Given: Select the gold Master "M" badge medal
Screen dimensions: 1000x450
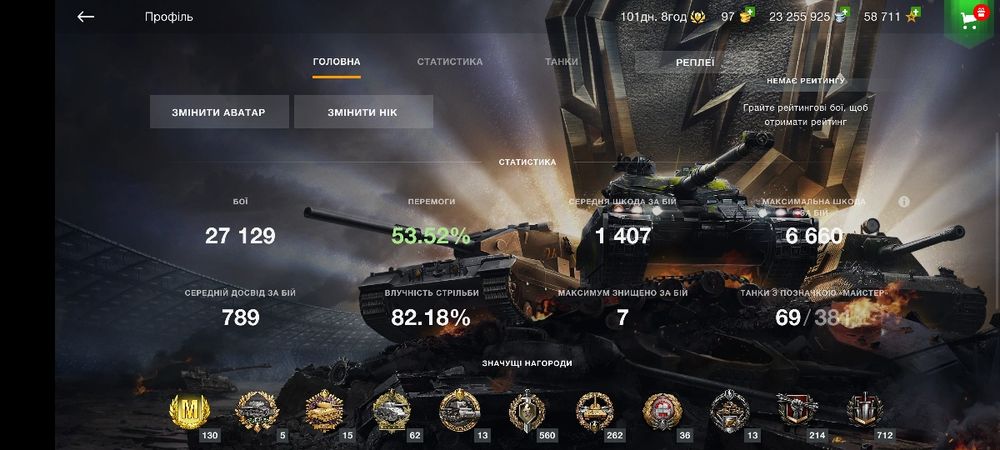Looking at the screenshot, I should (187, 410).
